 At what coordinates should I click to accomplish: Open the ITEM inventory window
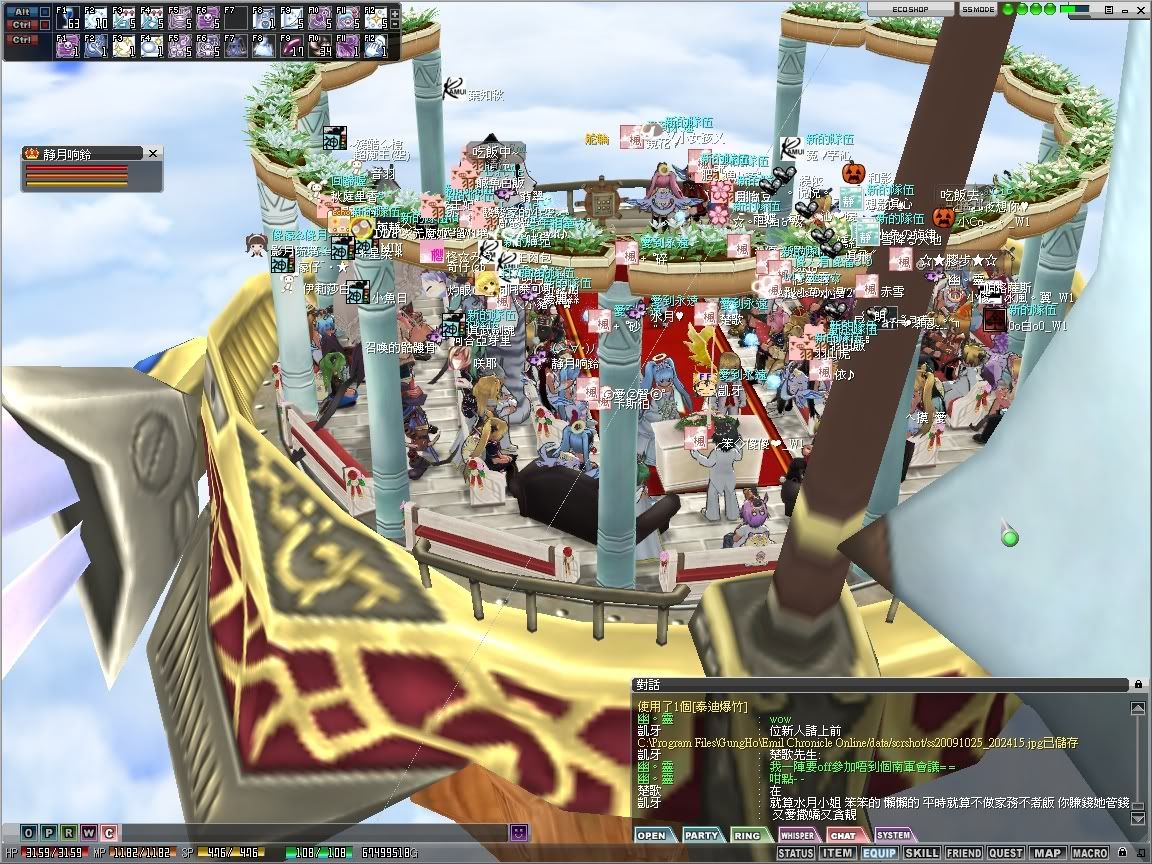[837, 853]
